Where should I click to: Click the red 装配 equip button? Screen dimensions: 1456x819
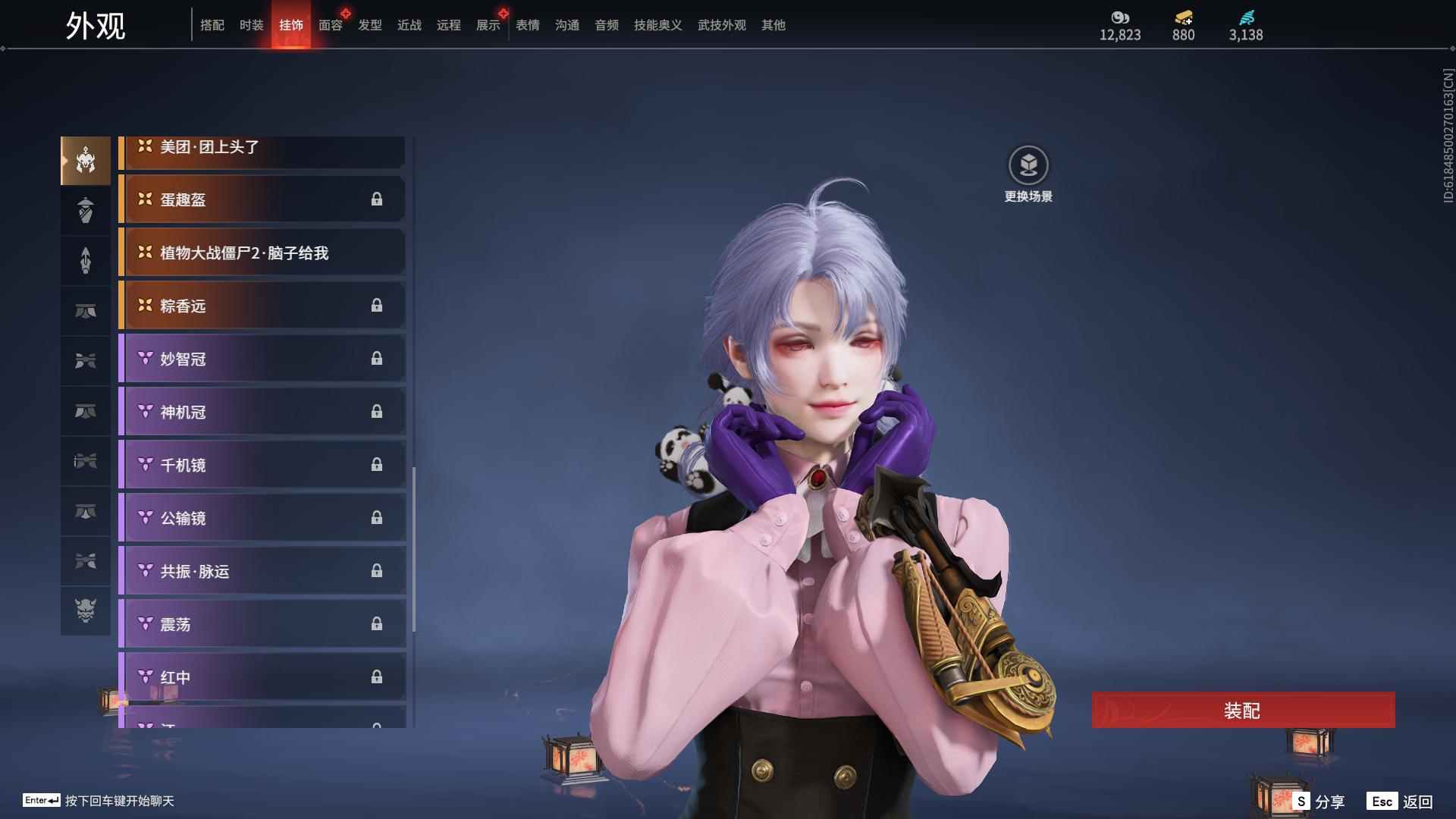click(x=1242, y=711)
